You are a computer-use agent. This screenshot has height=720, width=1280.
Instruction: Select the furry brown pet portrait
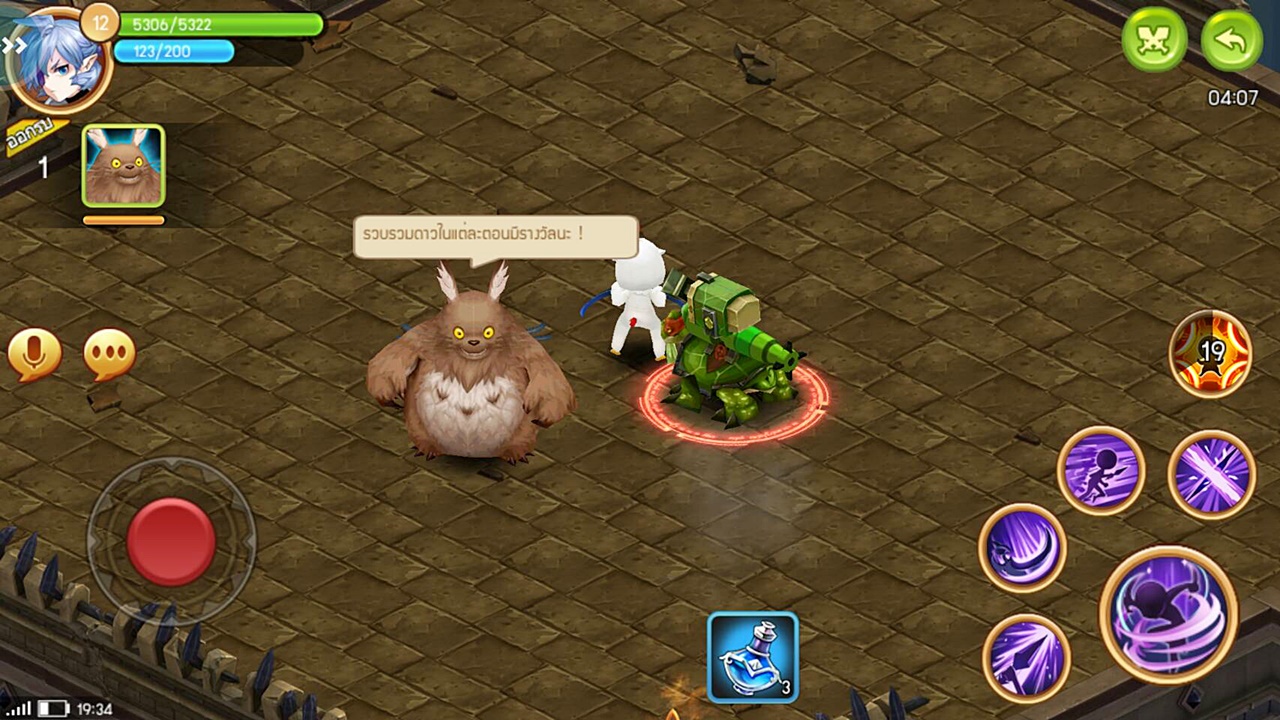click(123, 166)
